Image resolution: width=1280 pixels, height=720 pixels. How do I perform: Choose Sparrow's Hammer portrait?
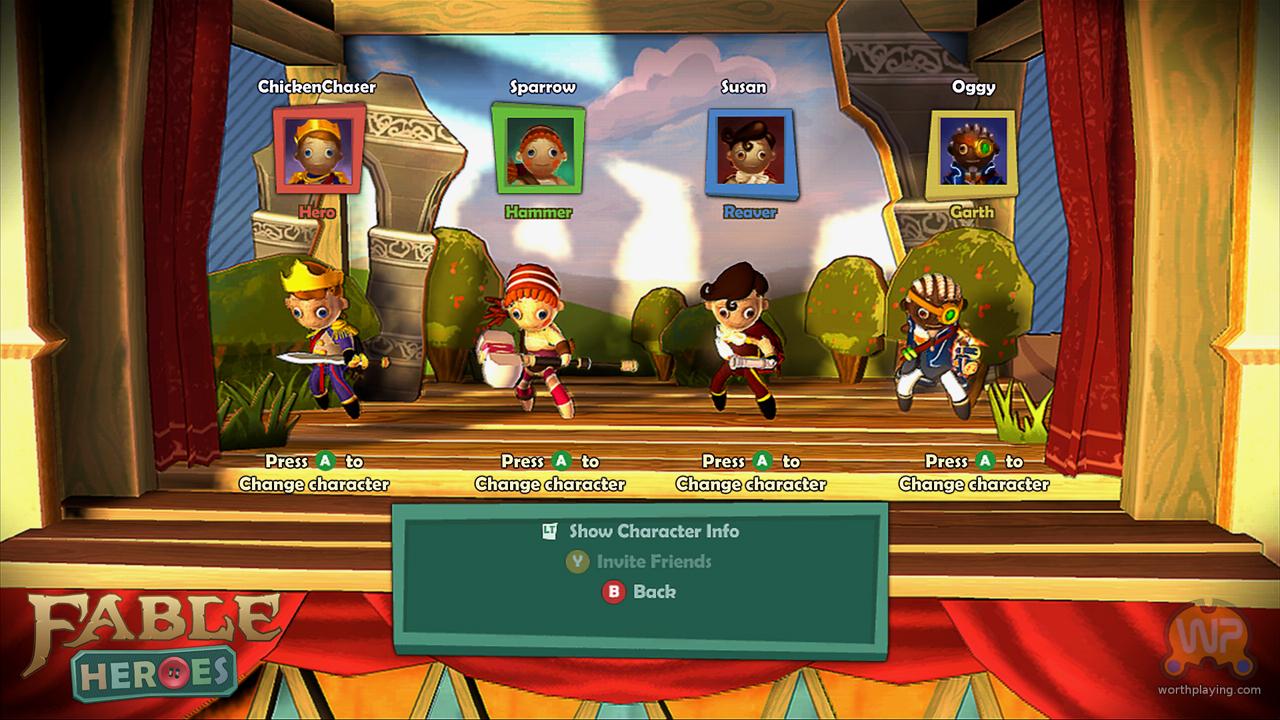pos(537,148)
